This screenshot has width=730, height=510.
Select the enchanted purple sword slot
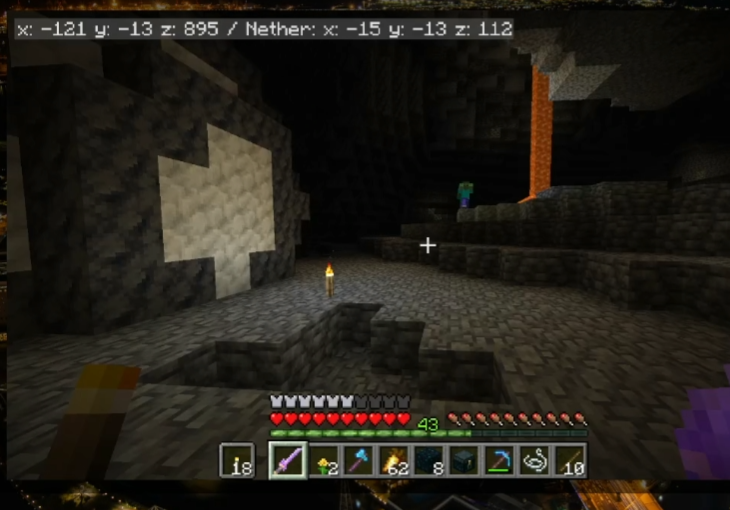pos(287,460)
